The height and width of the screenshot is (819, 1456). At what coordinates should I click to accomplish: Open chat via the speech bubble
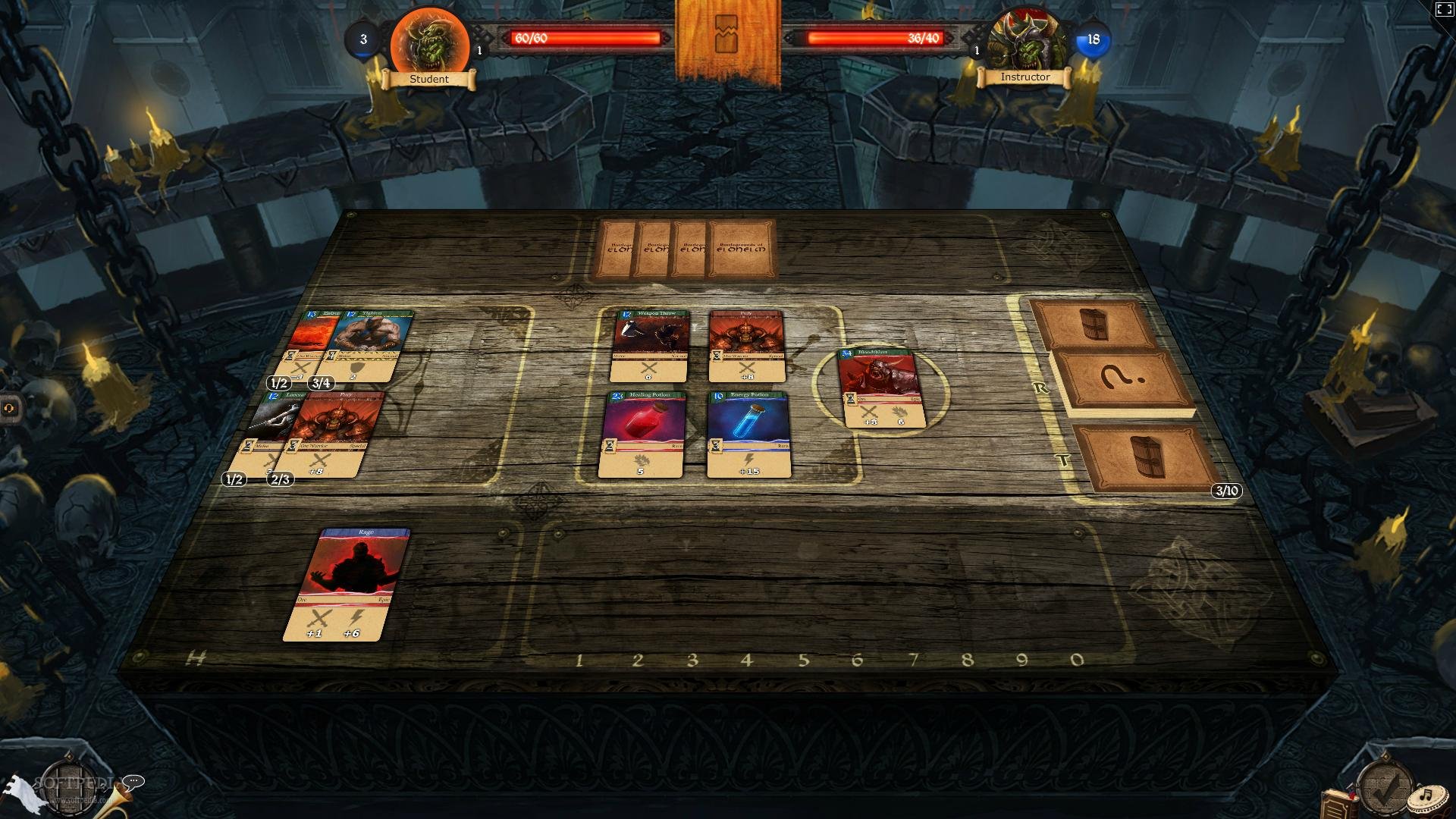click(133, 782)
